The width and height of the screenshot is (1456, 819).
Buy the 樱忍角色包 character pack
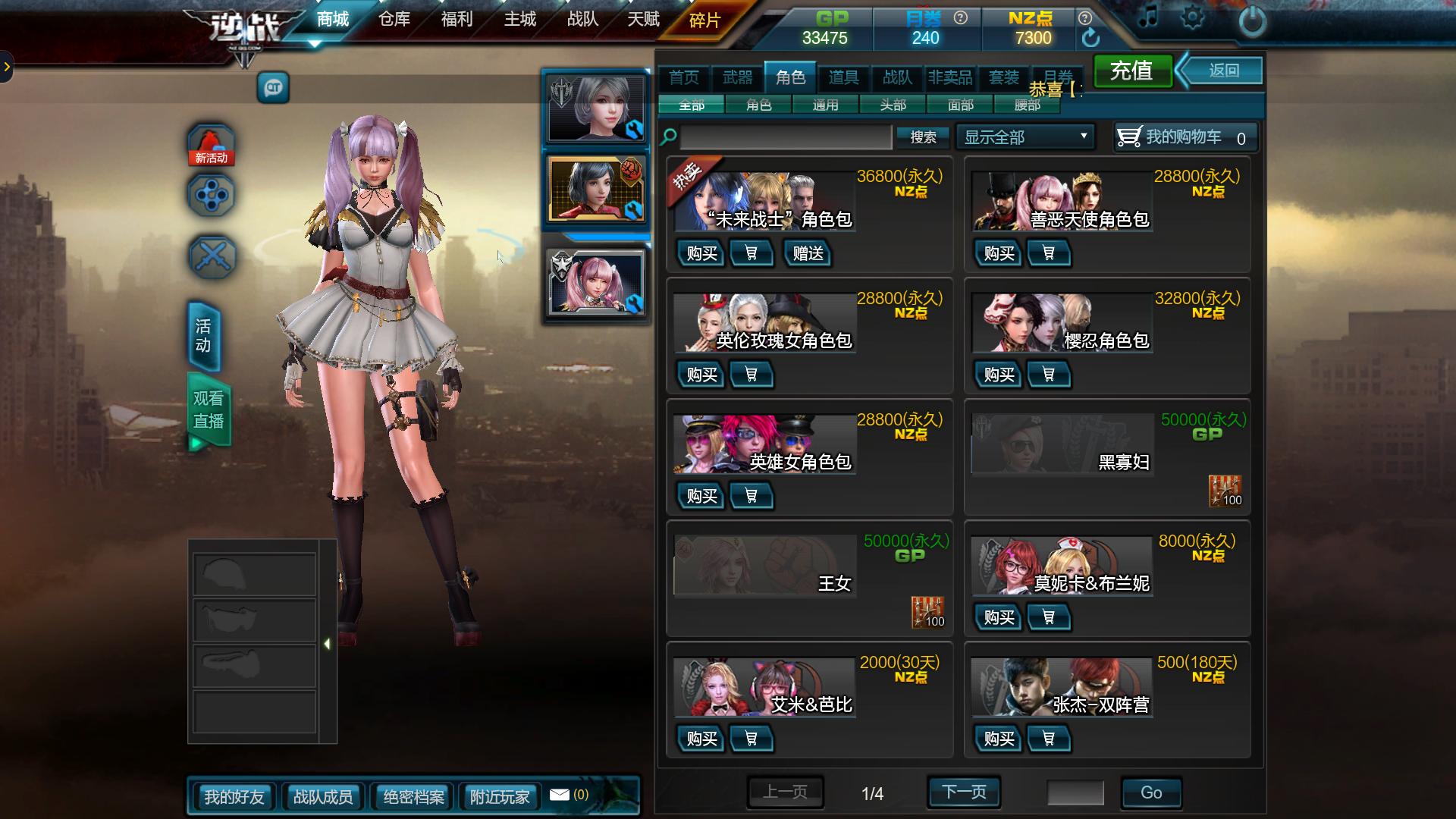pyautogui.click(x=999, y=375)
